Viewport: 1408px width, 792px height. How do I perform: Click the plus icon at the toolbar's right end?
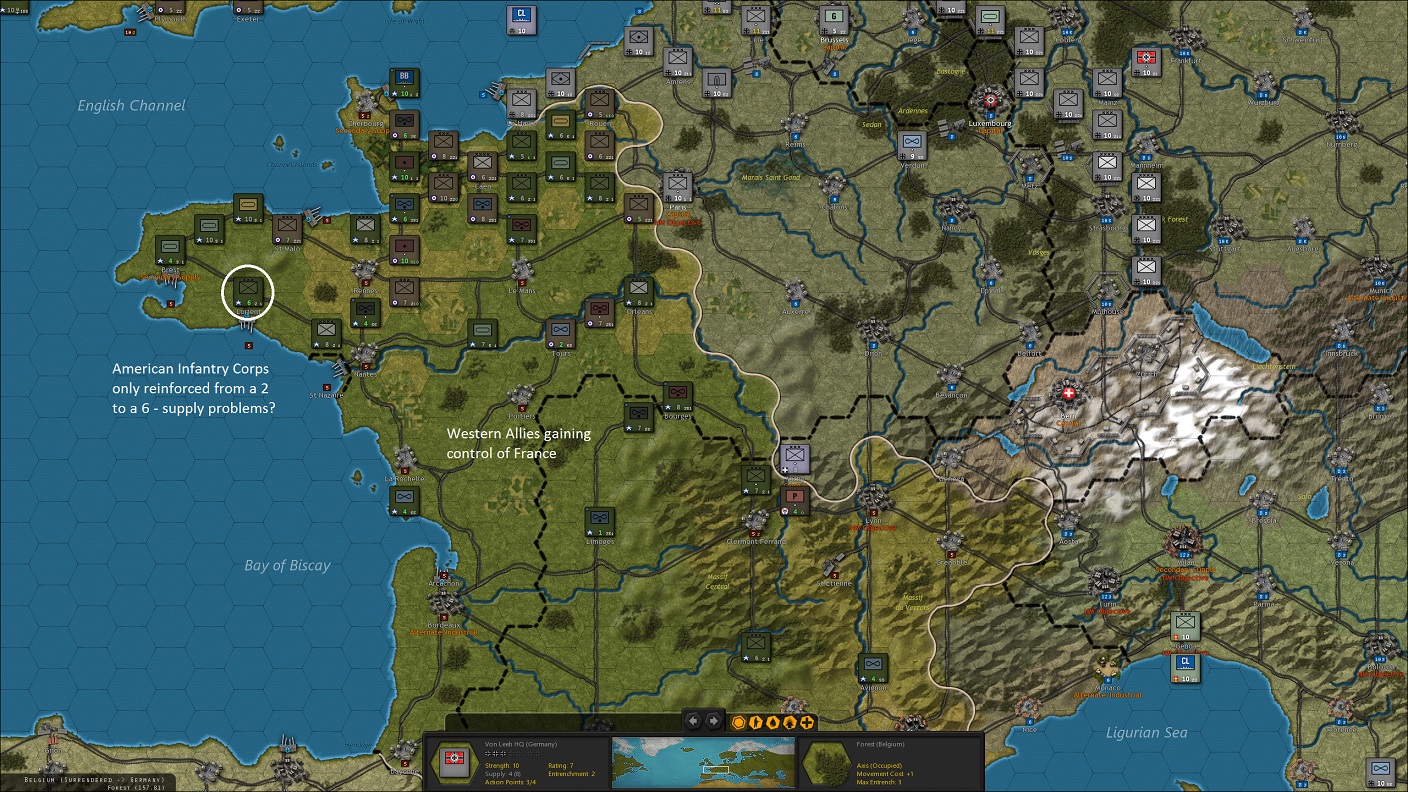(806, 721)
